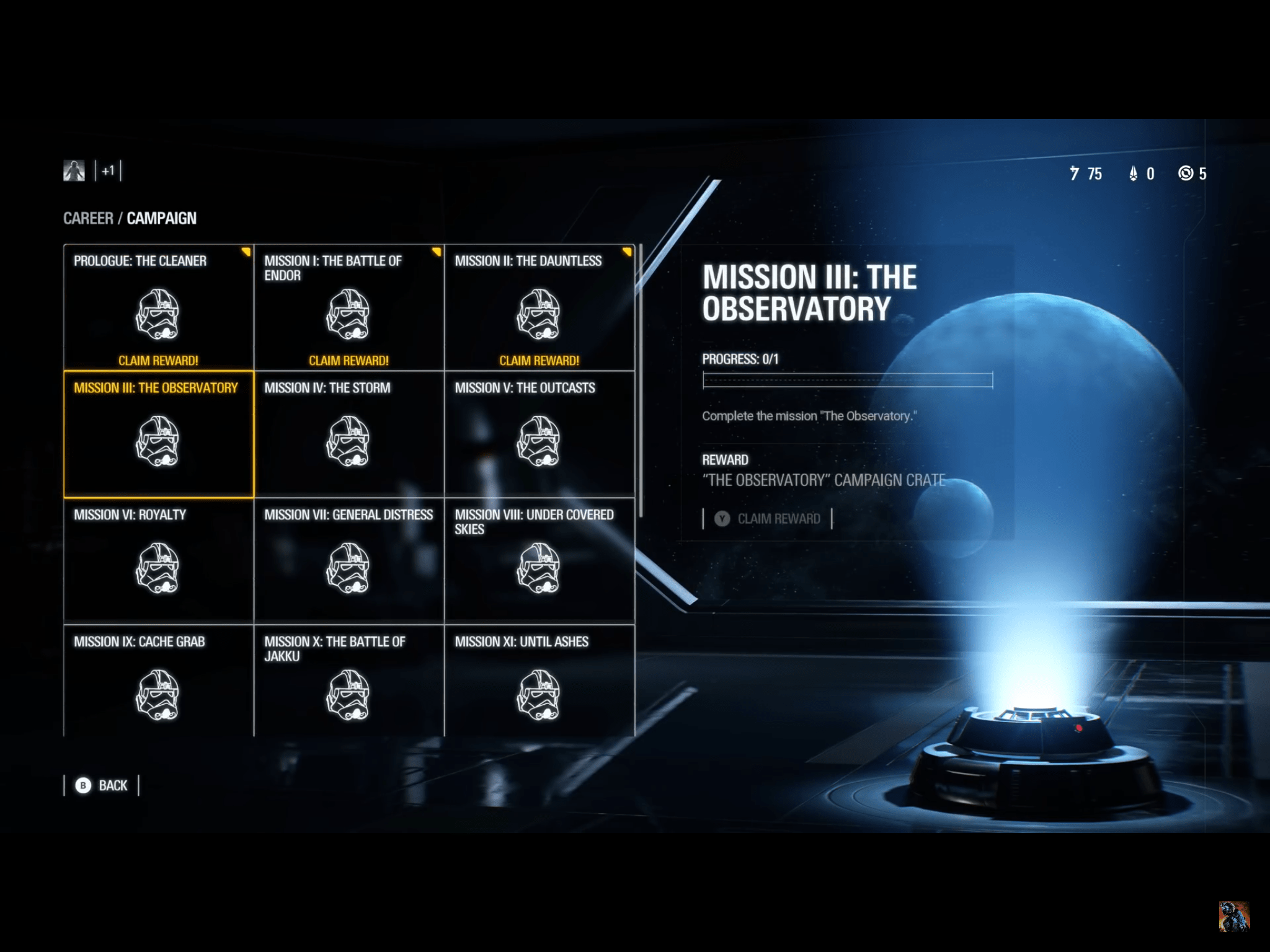Click the +1 companion indicator beside the avatar

point(109,172)
